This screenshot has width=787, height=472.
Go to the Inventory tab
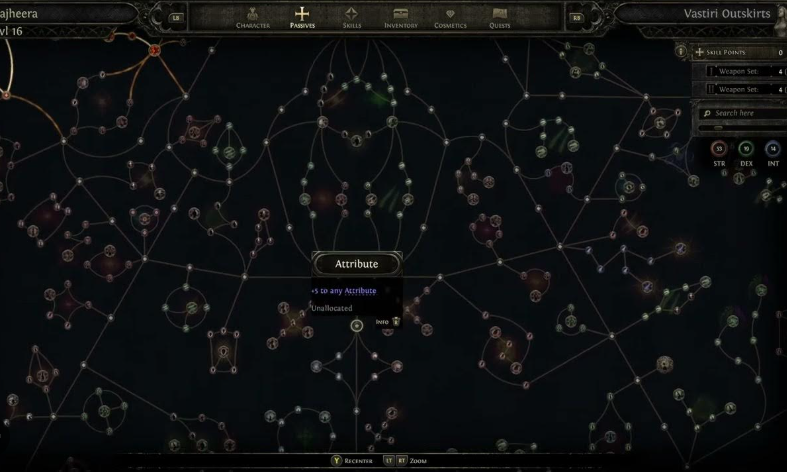tap(400, 17)
